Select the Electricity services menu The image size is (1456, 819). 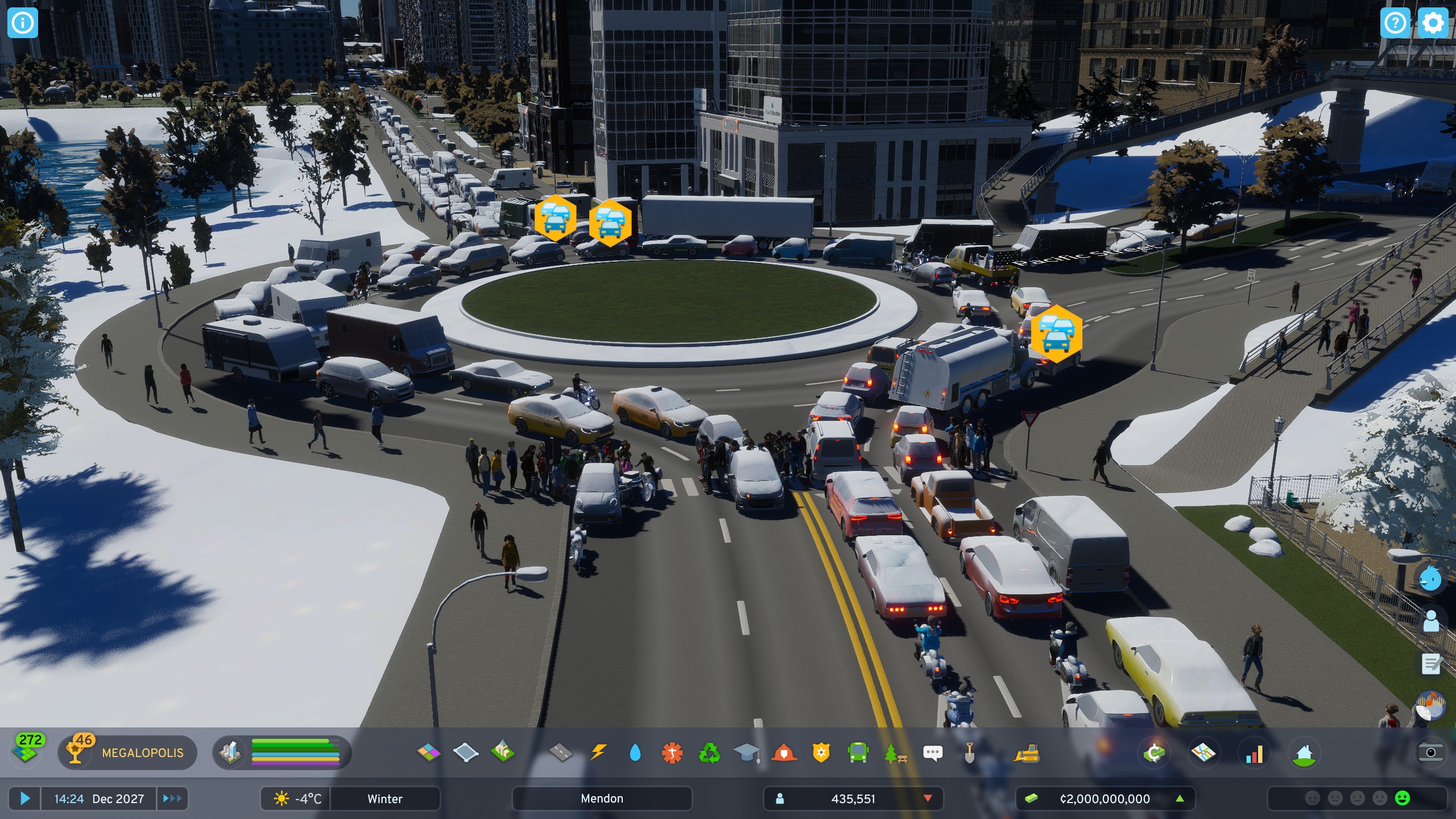[599, 752]
